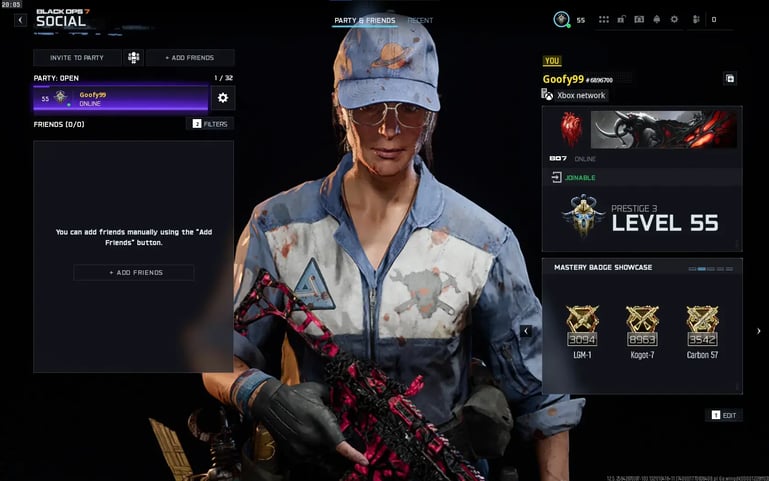769x481 pixels.
Task: Select Goofy99's party member row
Action: click(x=120, y=98)
